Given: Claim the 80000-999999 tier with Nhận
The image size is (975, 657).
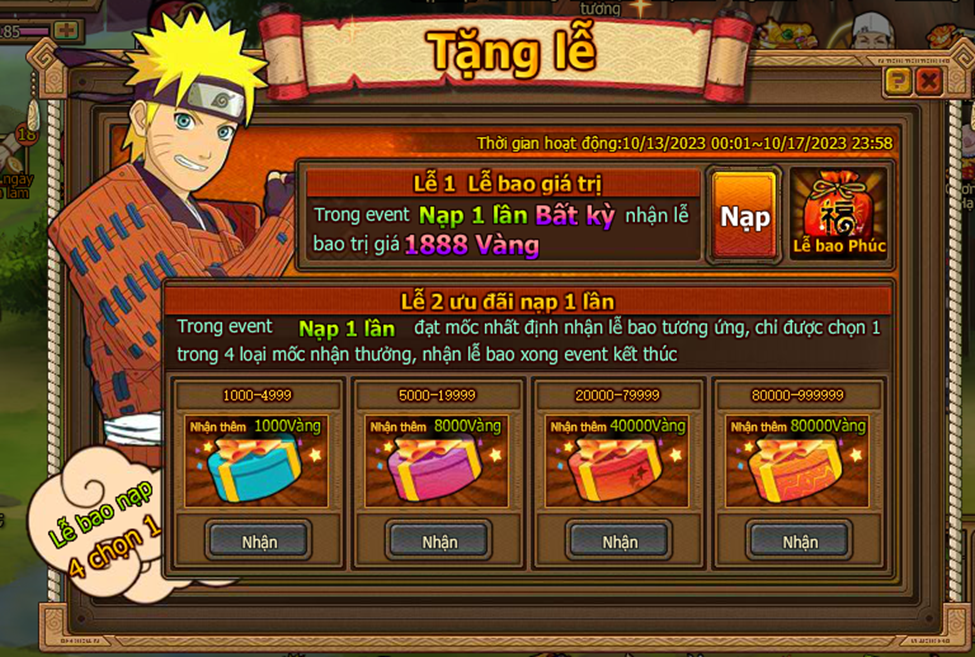Looking at the screenshot, I should [800, 541].
